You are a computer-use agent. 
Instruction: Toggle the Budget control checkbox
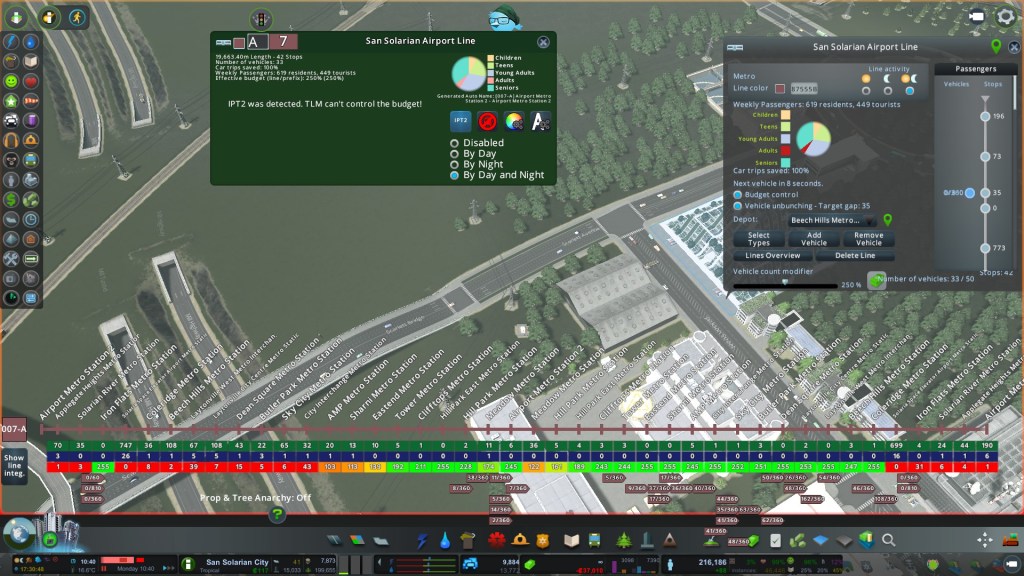[738, 194]
